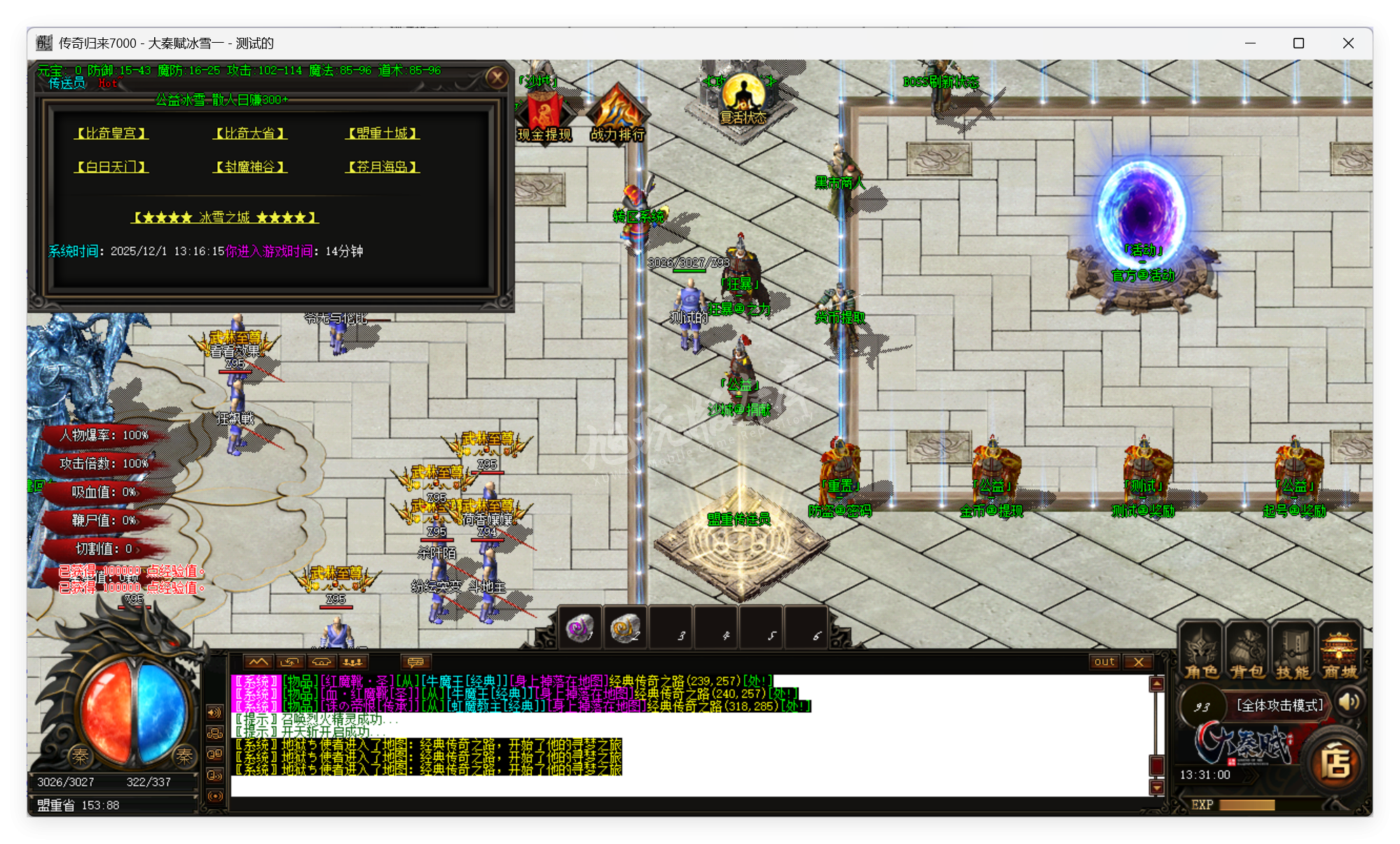Viewport: 1400px width, 844px height.
Task: Enter the 商城 mall shop
Action: pyautogui.click(x=1339, y=653)
